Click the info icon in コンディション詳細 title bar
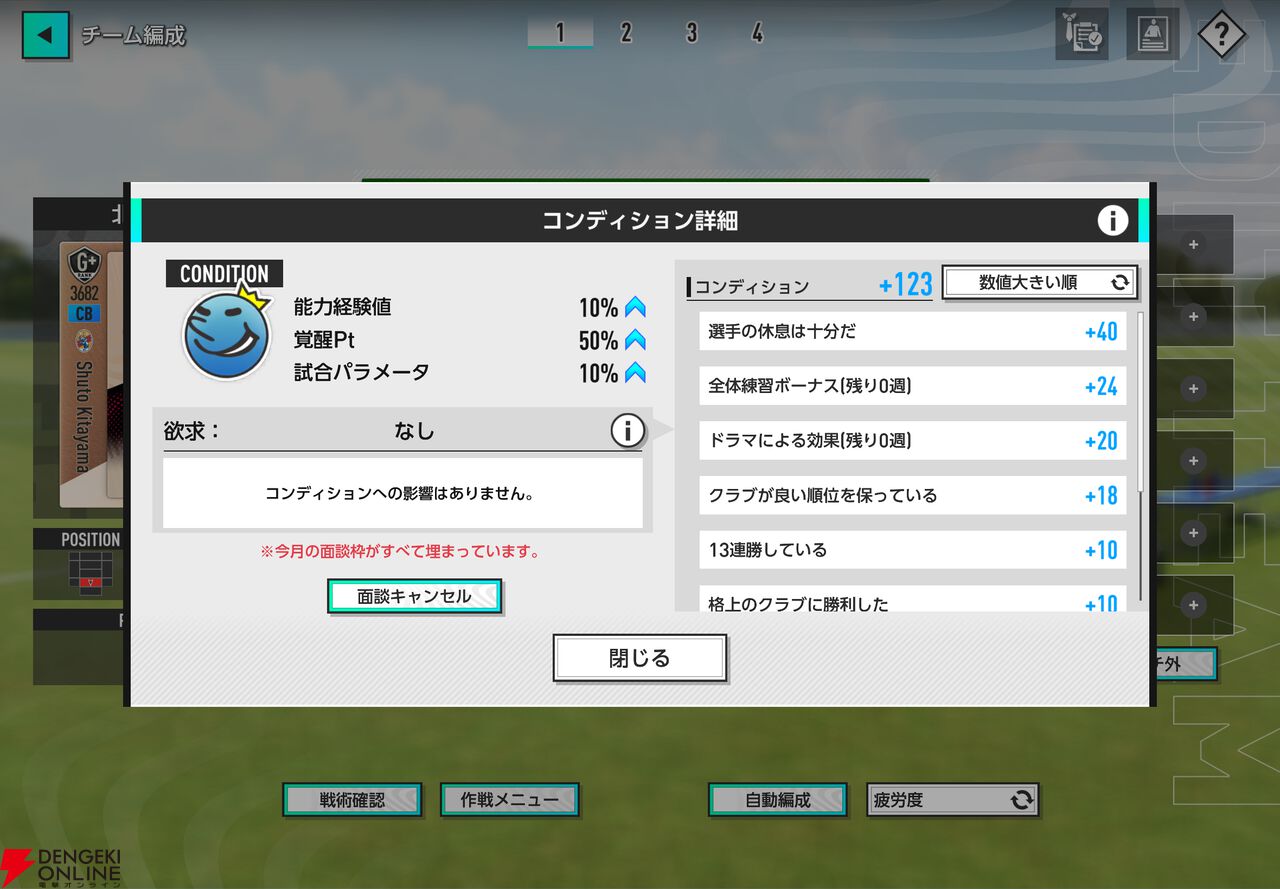 pos(1112,221)
